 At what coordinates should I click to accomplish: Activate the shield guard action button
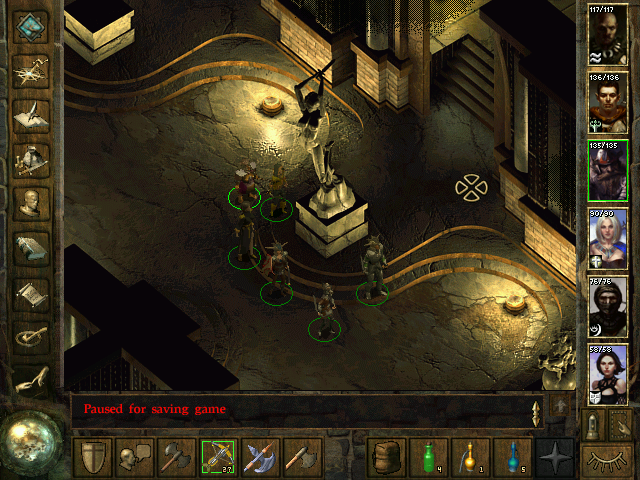pos(93,458)
